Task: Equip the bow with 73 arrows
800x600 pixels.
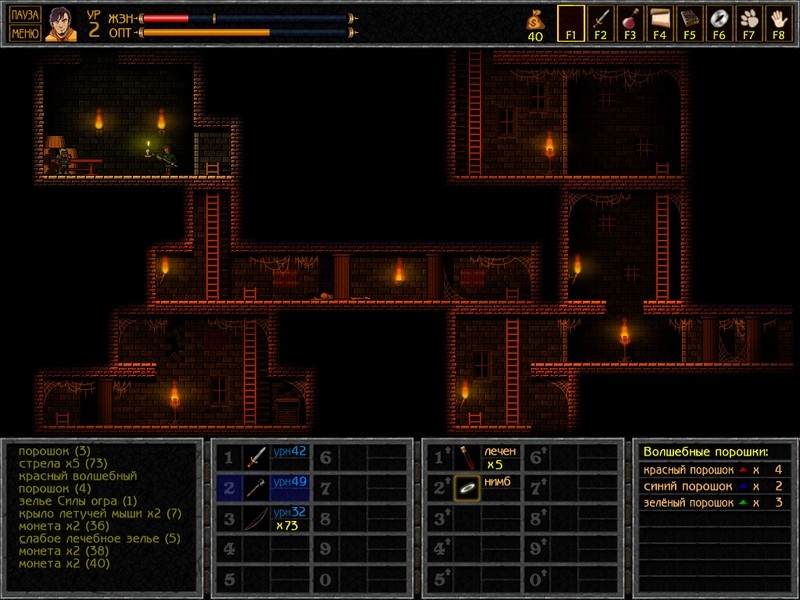Action: [x=258, y=519]
